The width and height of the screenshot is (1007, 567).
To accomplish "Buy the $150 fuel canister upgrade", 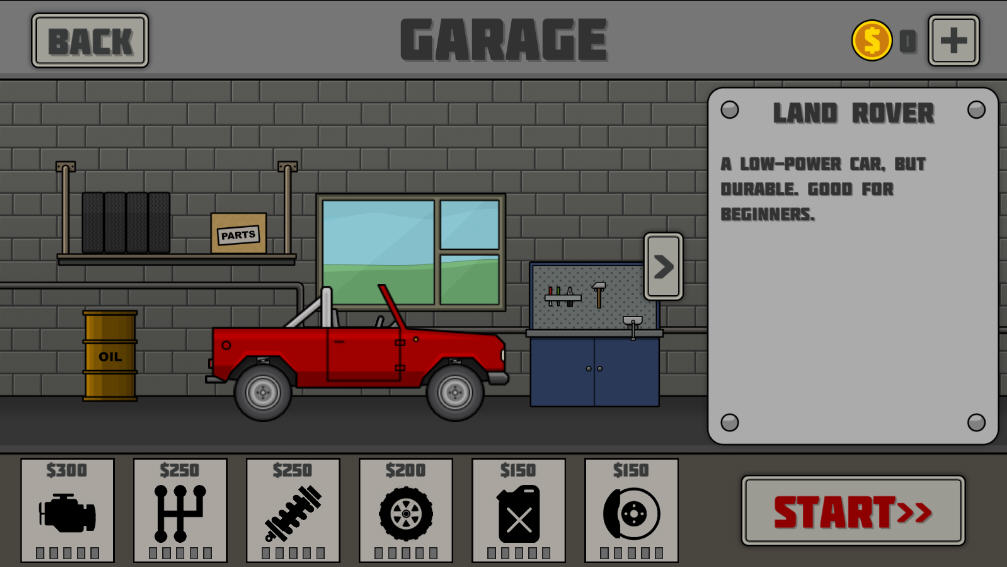I will point(519,510).
